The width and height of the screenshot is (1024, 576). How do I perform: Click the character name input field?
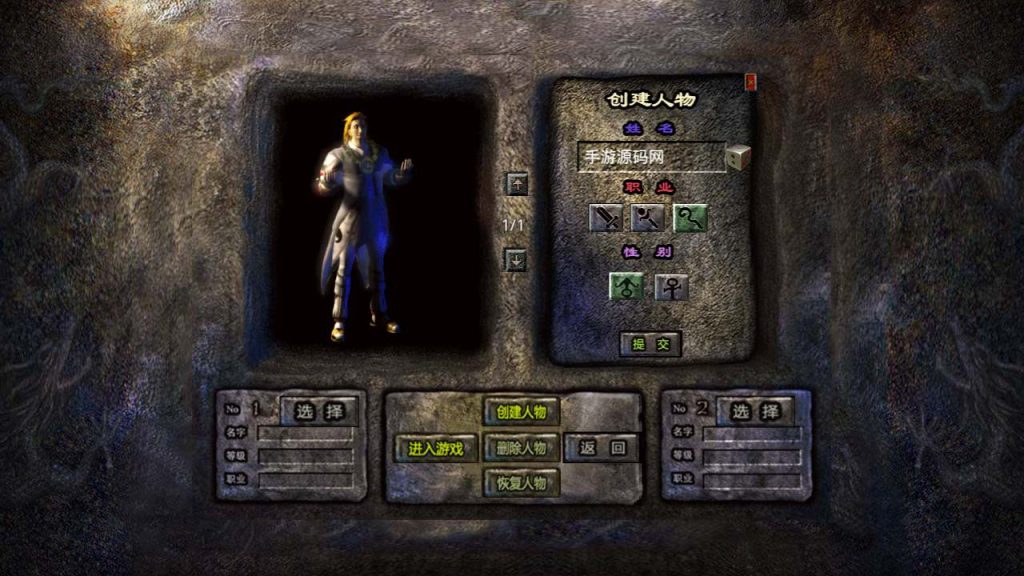tap(650, 158)
